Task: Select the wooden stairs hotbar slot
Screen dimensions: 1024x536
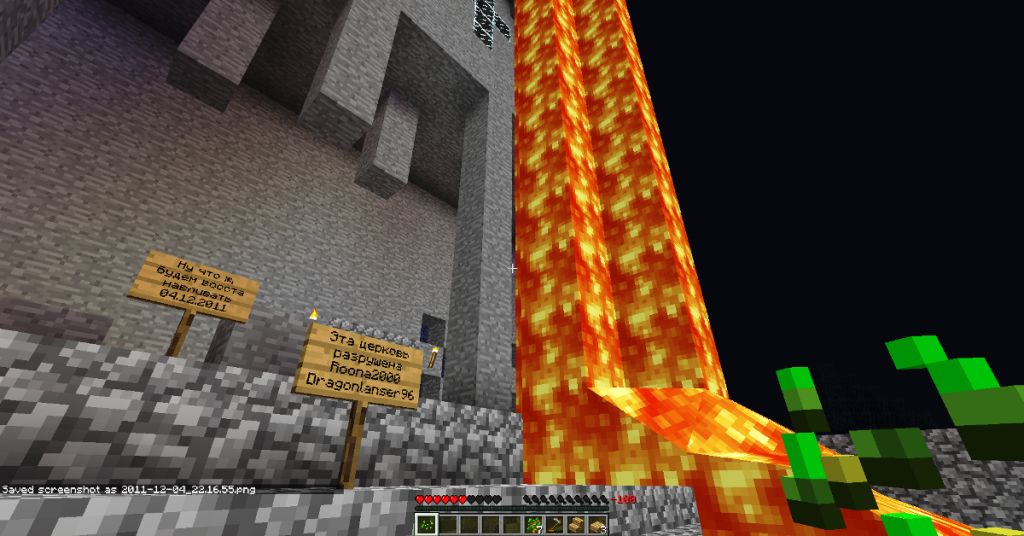Action: (x=578, y=523)
